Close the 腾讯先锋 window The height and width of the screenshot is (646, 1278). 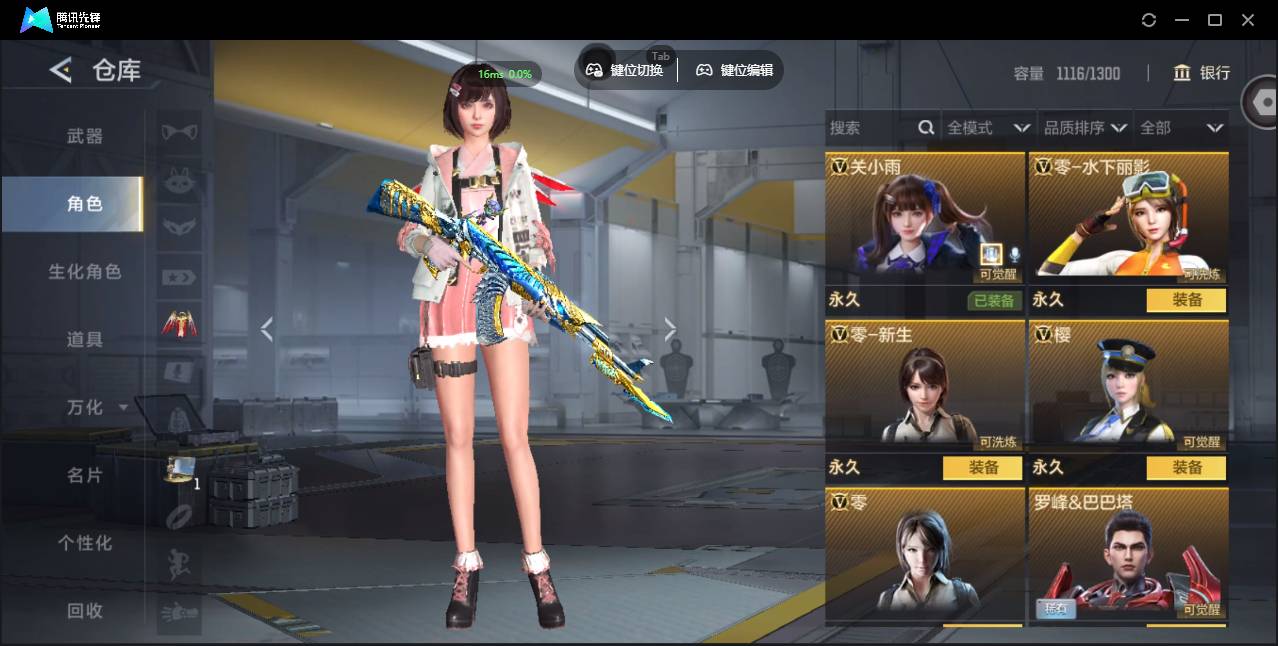coord(1248,20)
